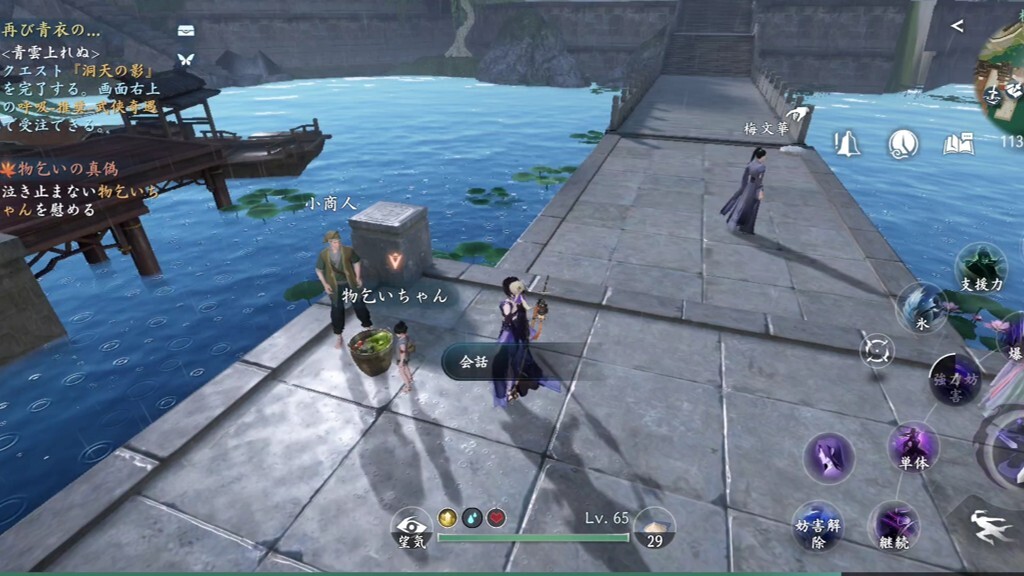Activate the 支援力 skill
The width and height of the screenshot is (1024, 576).
[x=980, y=267]
